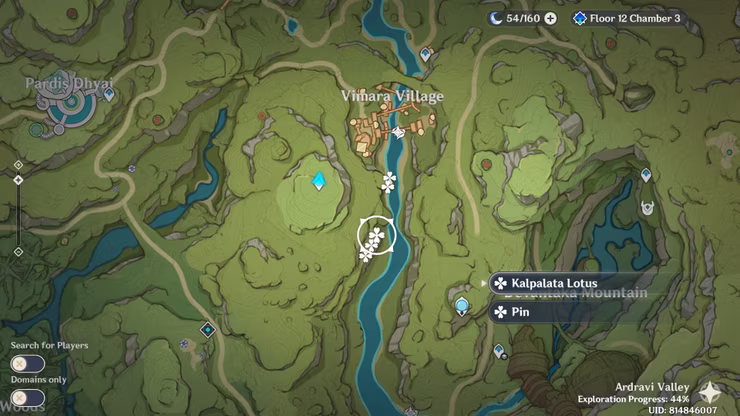The height and width of the screenshot is (416, 740).
Task: Toggle the Search for Players switch
Action: pyautogui.click(x=27, y=364)
